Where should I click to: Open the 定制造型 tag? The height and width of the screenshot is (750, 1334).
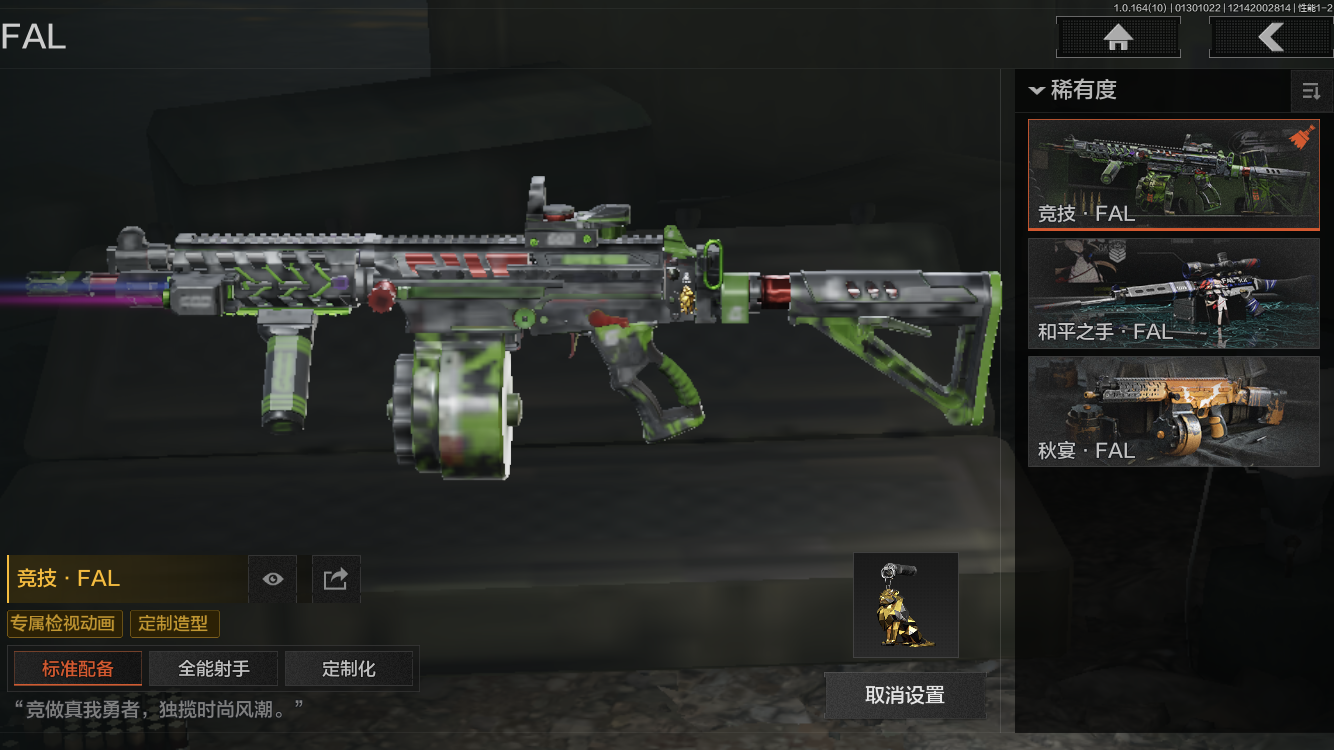(174, 624)
